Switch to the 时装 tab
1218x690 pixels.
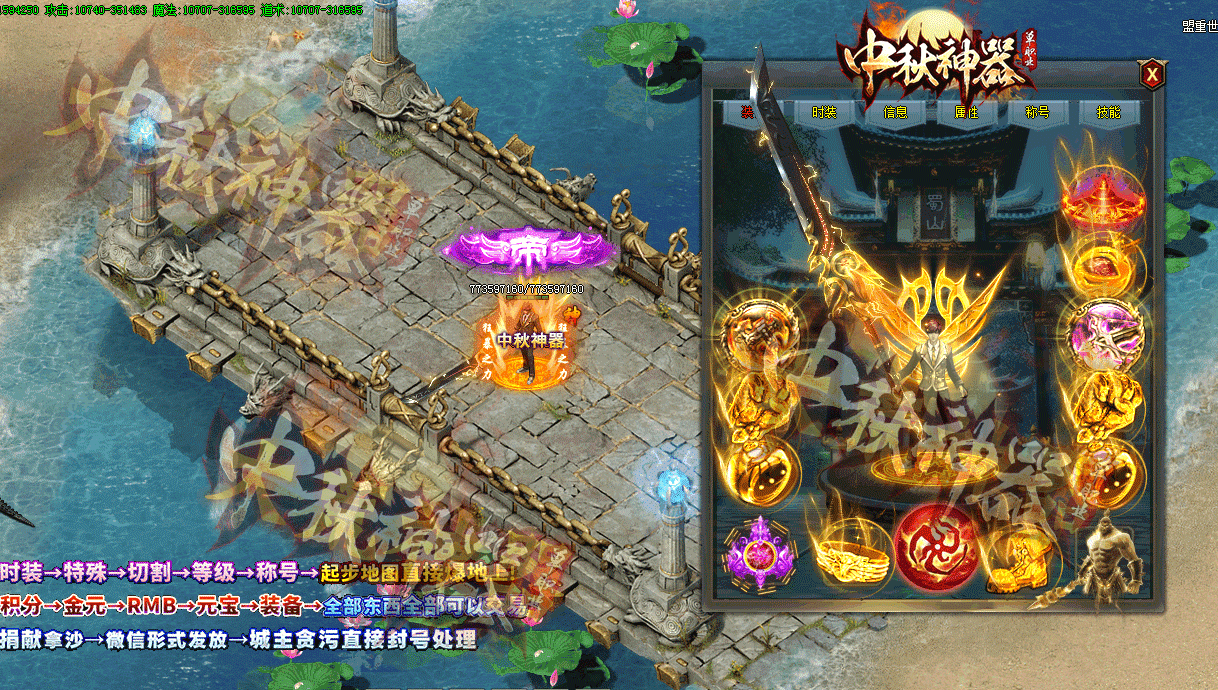click(x=824, y=112)
